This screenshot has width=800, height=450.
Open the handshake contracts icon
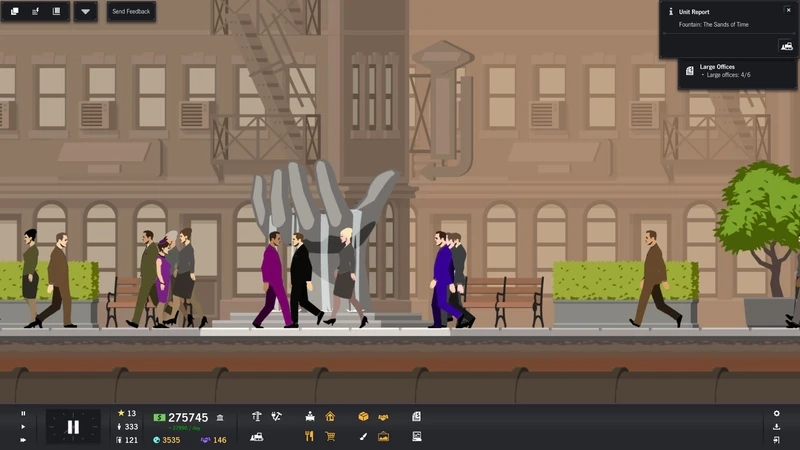tap(383, 416)
